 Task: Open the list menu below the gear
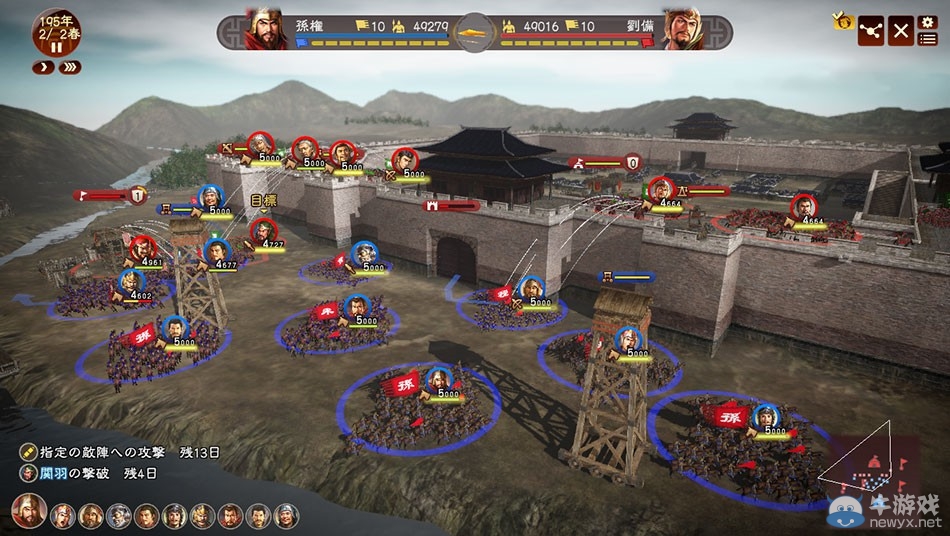927,39
